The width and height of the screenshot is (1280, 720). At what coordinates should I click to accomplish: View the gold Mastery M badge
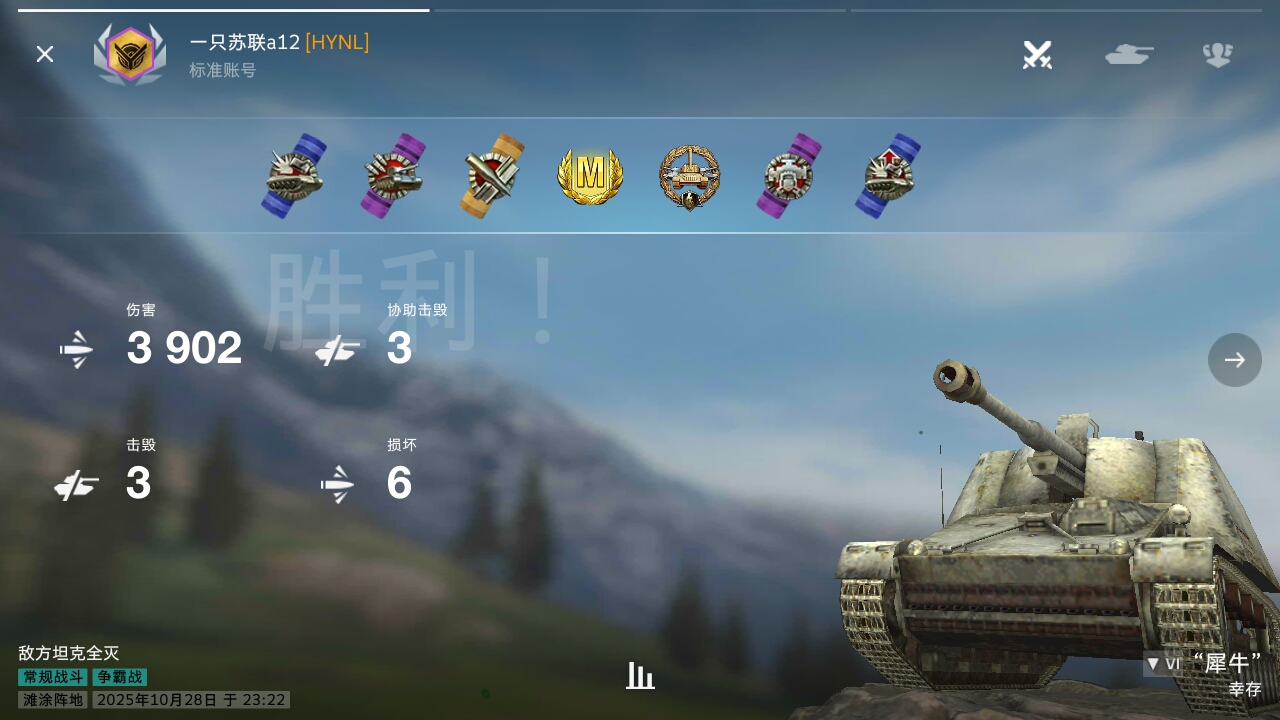pos(590,176)
